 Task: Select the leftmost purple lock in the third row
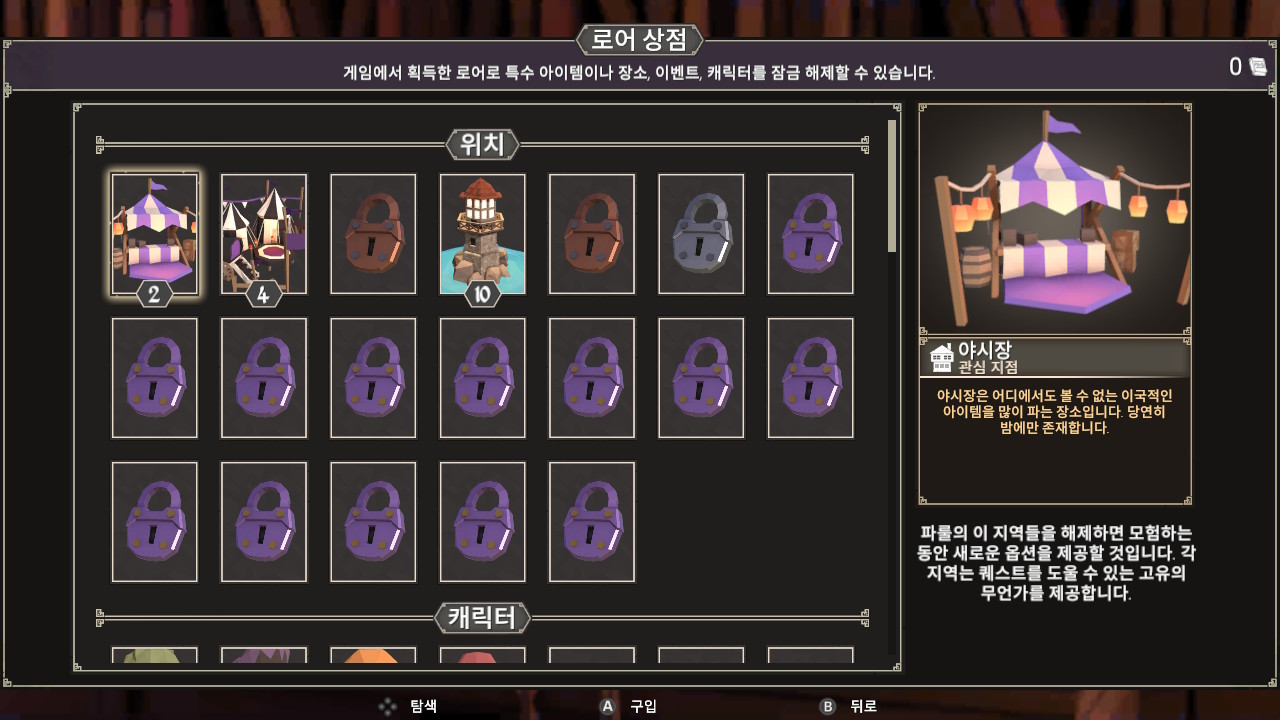click(154, 521)
